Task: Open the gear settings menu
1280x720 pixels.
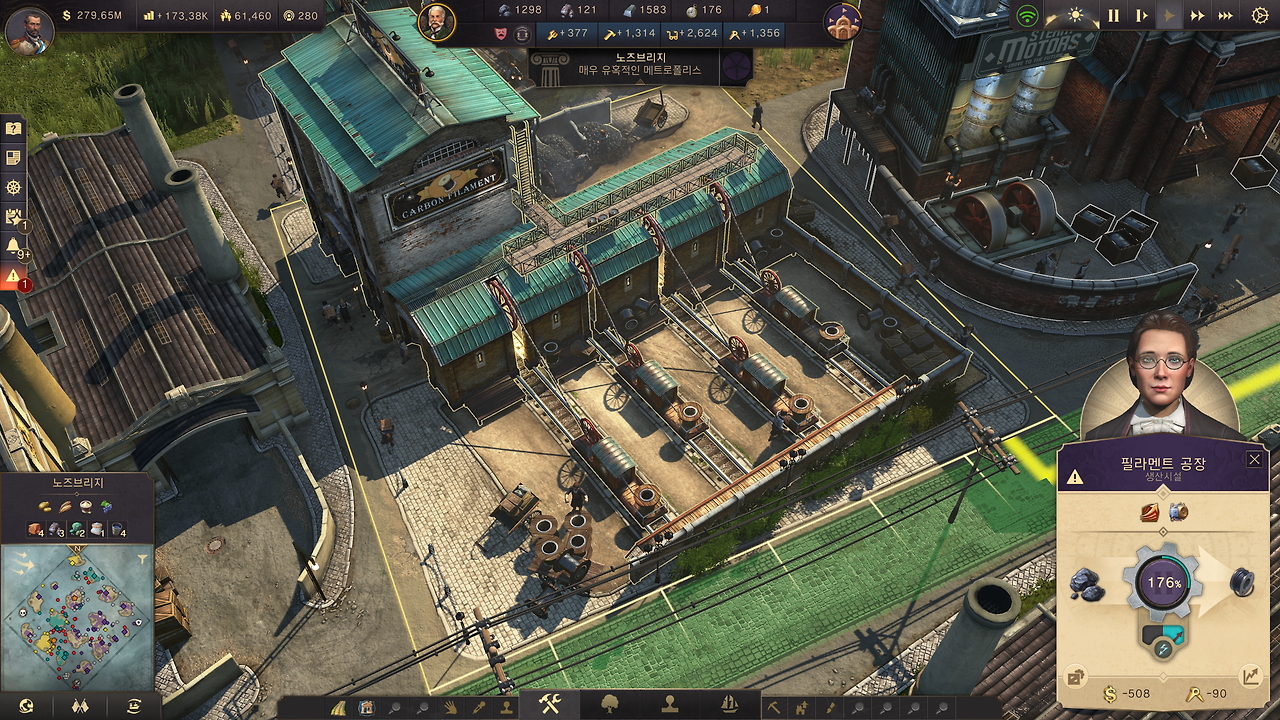Action: [1259, 16]
